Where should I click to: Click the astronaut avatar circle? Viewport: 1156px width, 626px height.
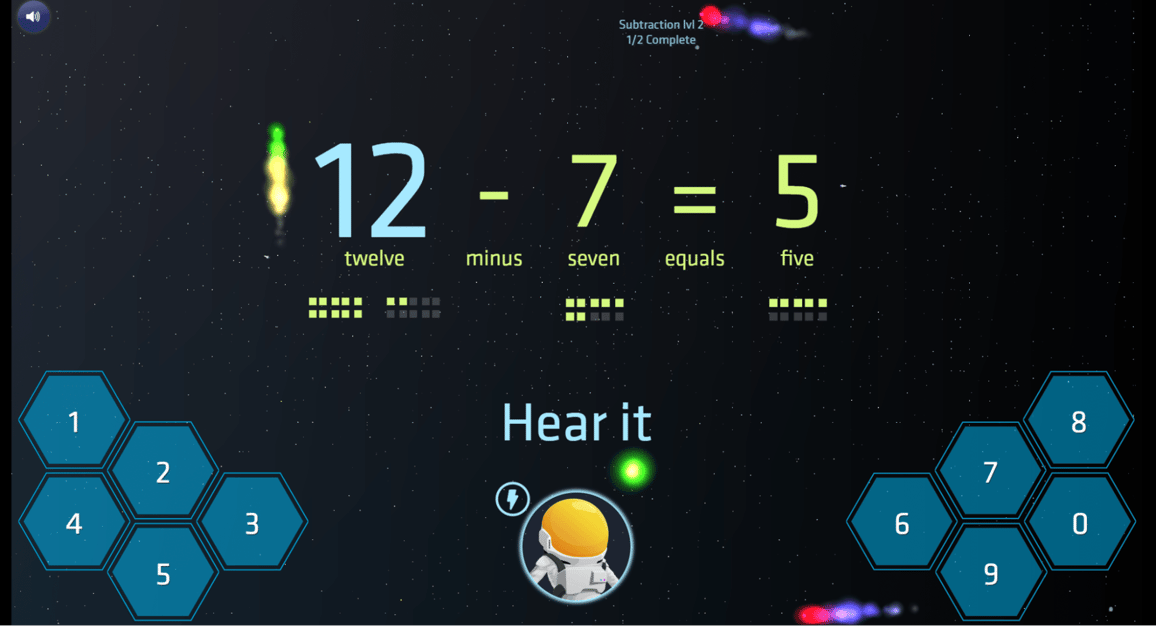point(576,546)
